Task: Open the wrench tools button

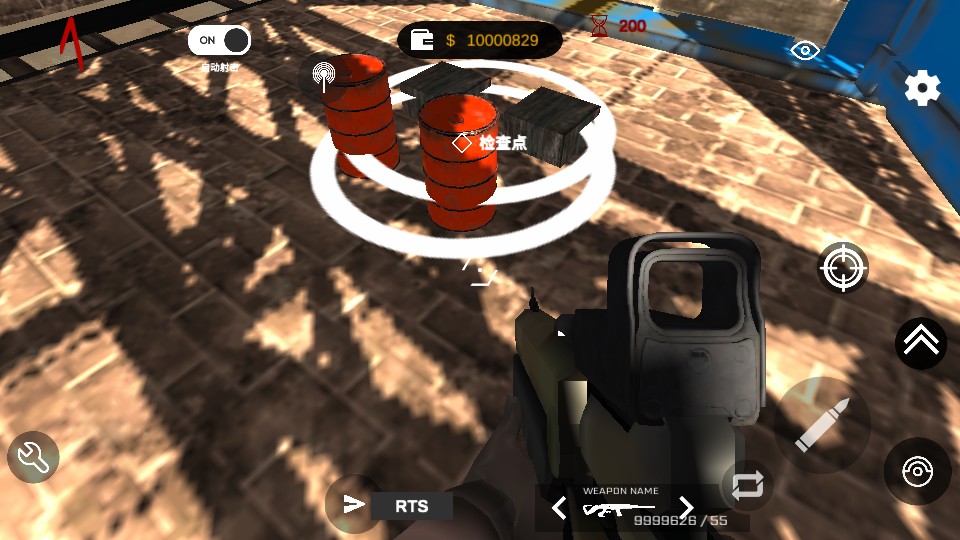Action: (x=33, y=458)
